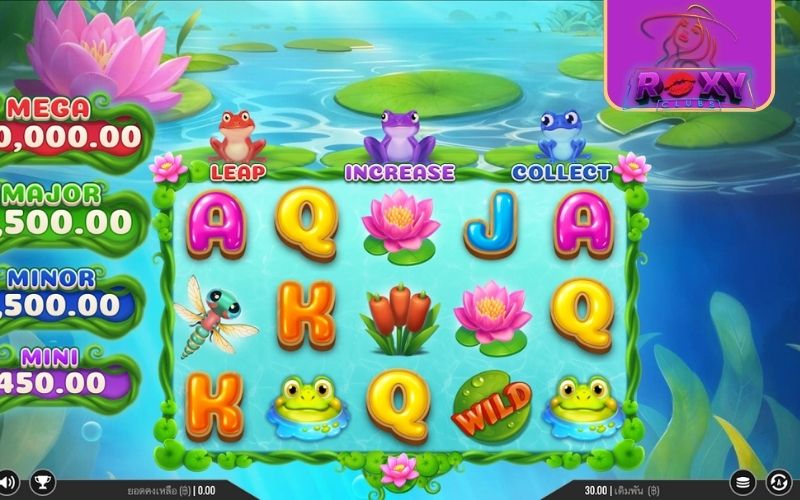
Task: Open the trophy paytable icon
Action: coord(42,483)
